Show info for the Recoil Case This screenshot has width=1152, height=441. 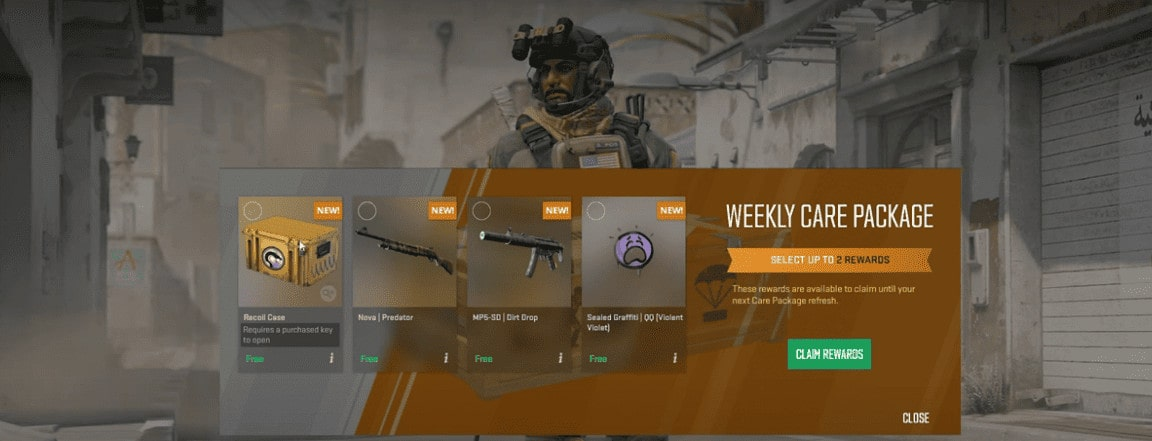331,358
